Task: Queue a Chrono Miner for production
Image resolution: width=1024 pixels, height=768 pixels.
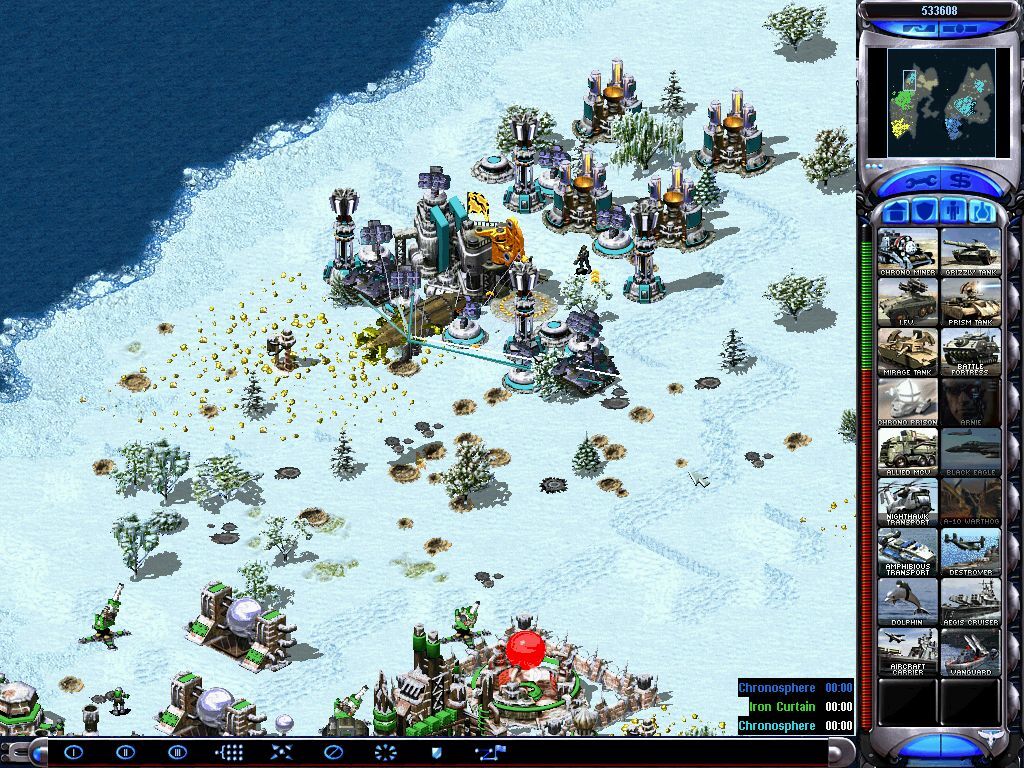Action: click(908, 252)
